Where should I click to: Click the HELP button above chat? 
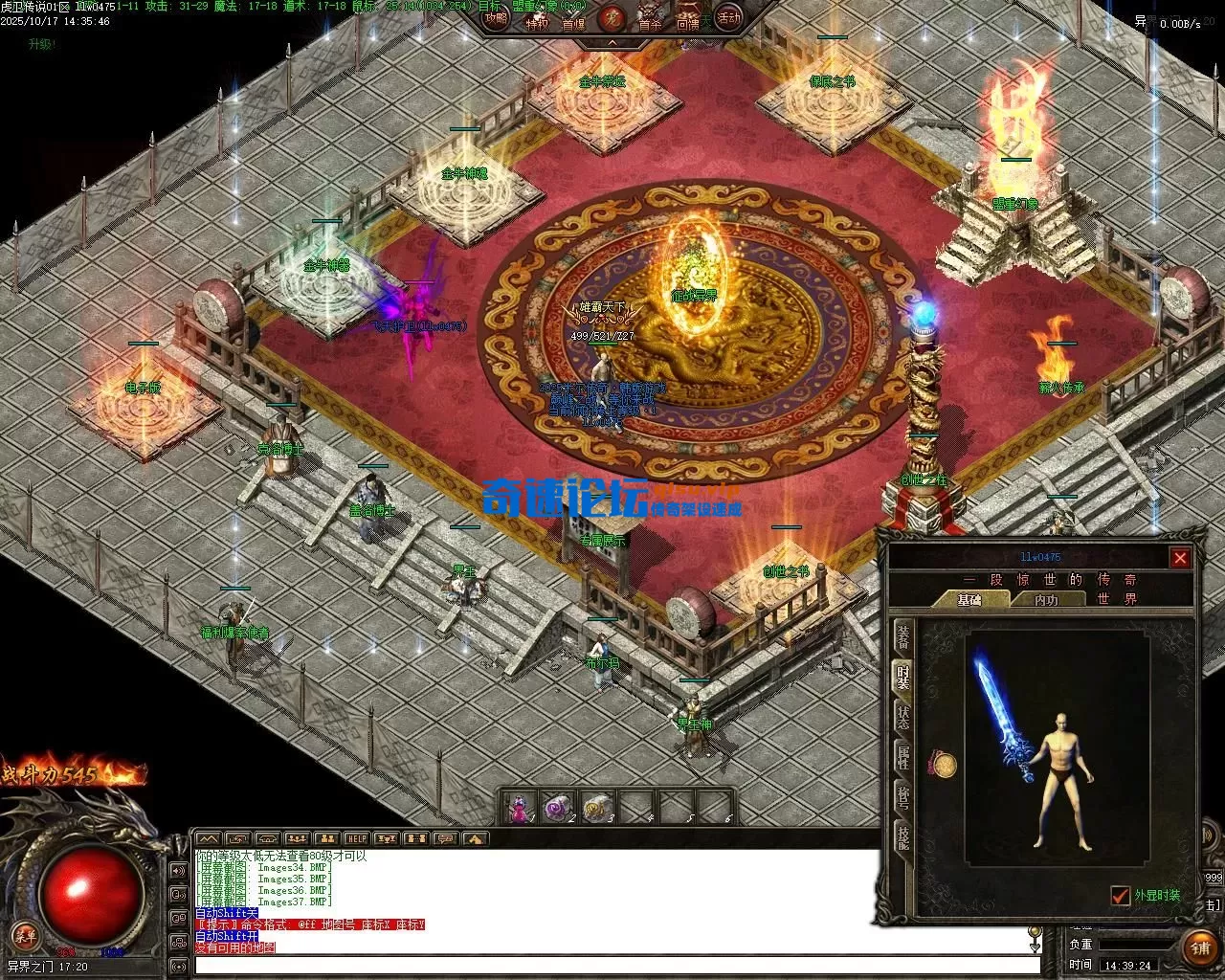pos(356,839)
